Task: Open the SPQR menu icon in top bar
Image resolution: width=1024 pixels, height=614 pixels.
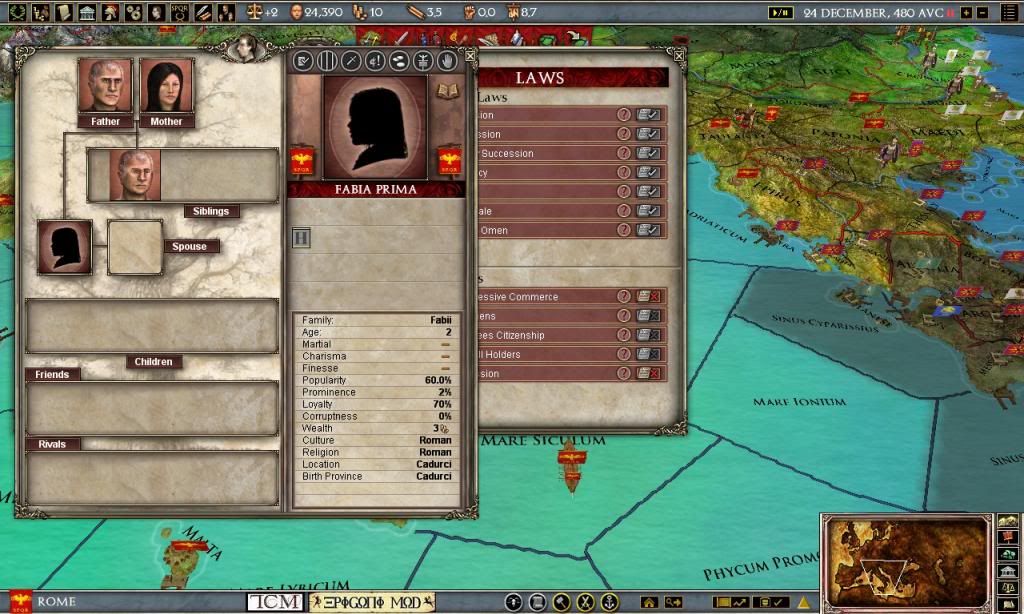Action: 180,12
